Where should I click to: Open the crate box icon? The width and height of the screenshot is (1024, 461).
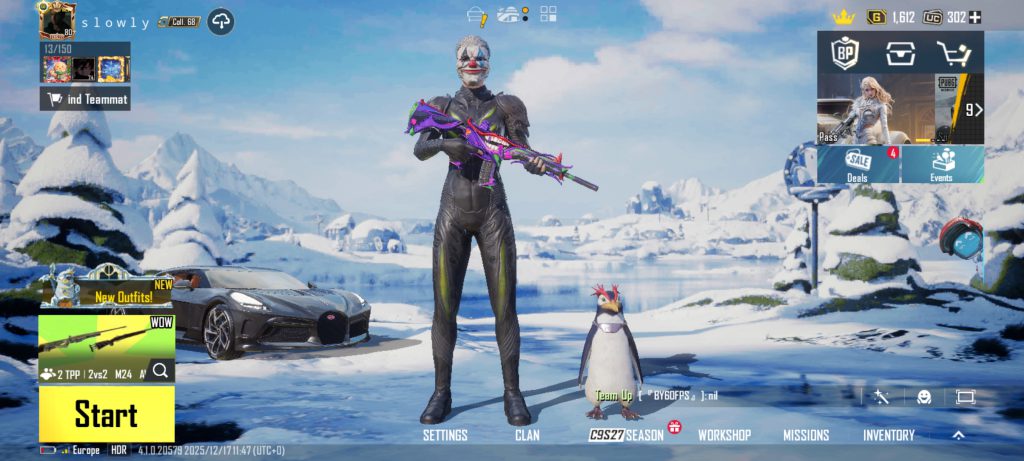point(900,53)
